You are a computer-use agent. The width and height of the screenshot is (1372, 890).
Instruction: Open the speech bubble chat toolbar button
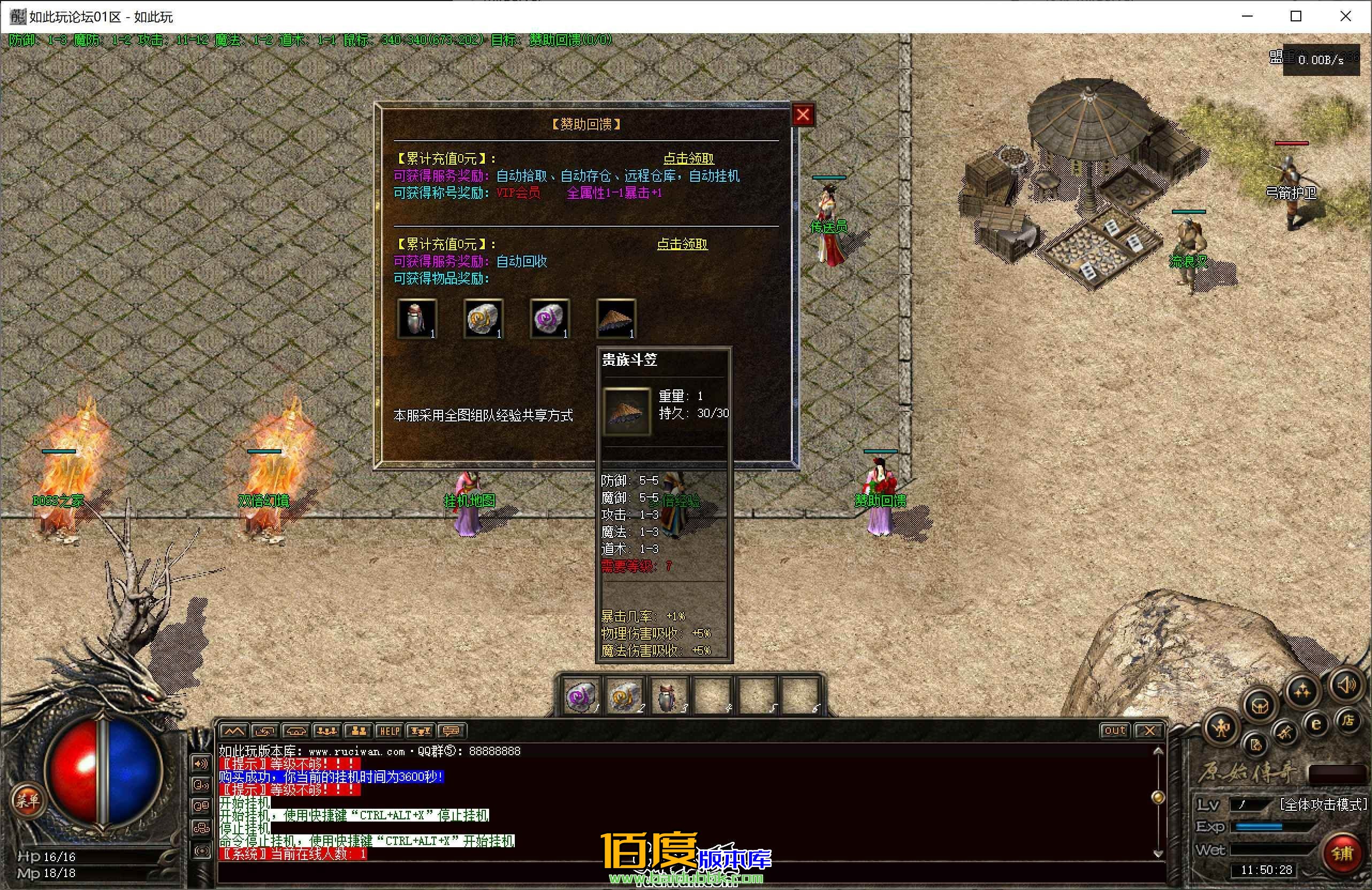[x=451, y=731]
